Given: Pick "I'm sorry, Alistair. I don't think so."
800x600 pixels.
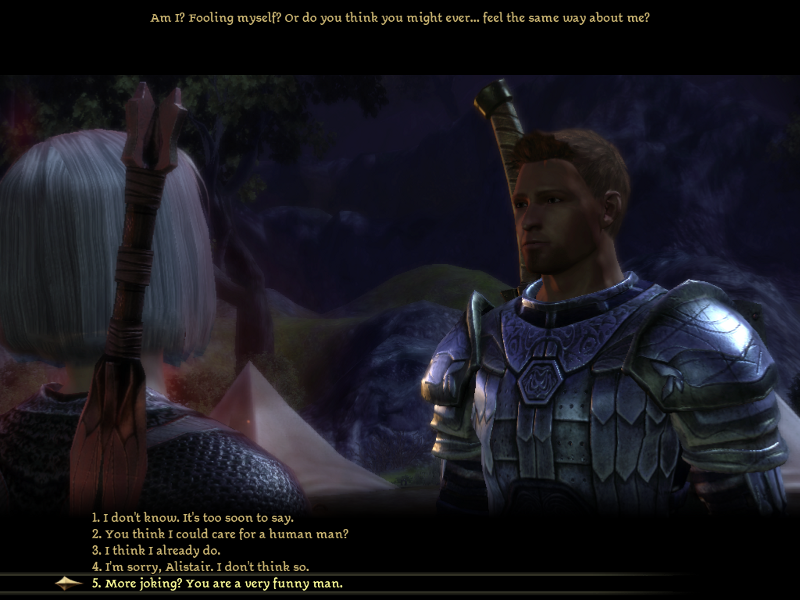Looking at the screenshot, I should (200, 566).
